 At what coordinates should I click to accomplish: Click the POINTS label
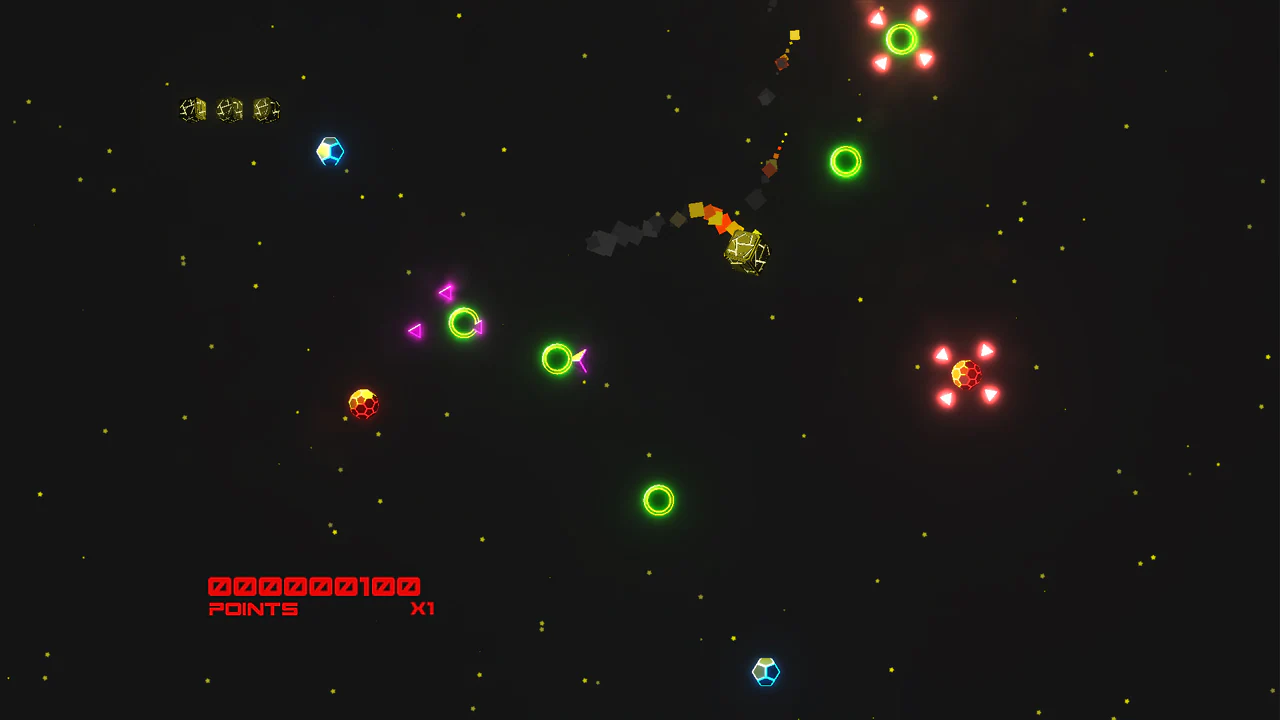(x=253, y=608)
